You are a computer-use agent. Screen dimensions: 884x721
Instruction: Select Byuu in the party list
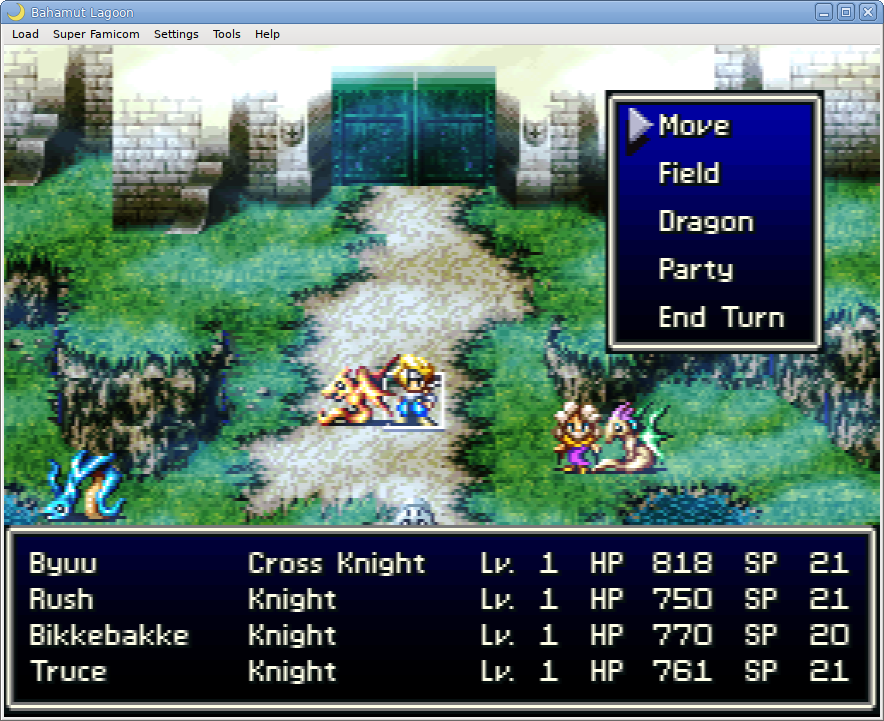point(63,564)
